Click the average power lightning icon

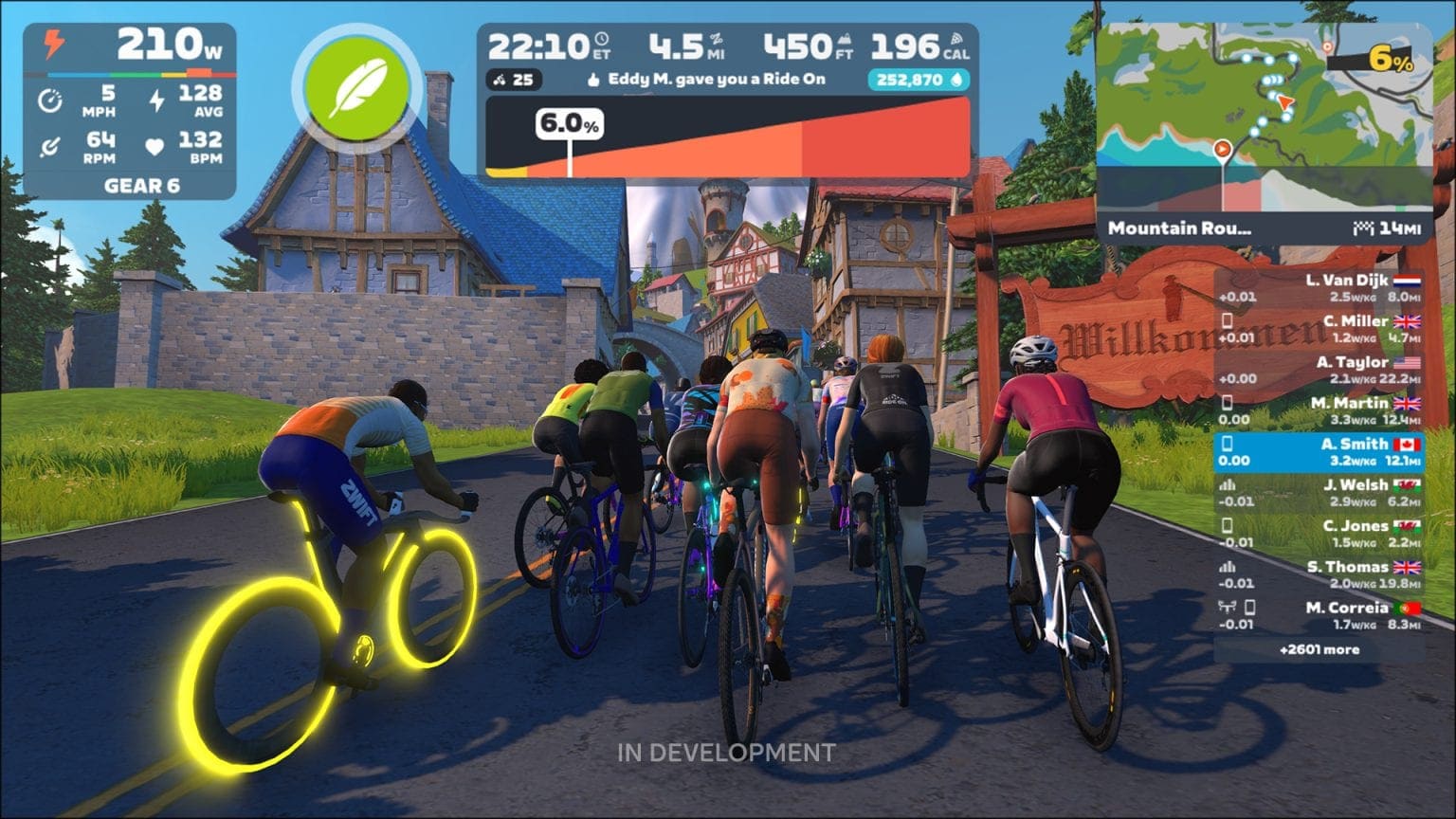[156, 100]
